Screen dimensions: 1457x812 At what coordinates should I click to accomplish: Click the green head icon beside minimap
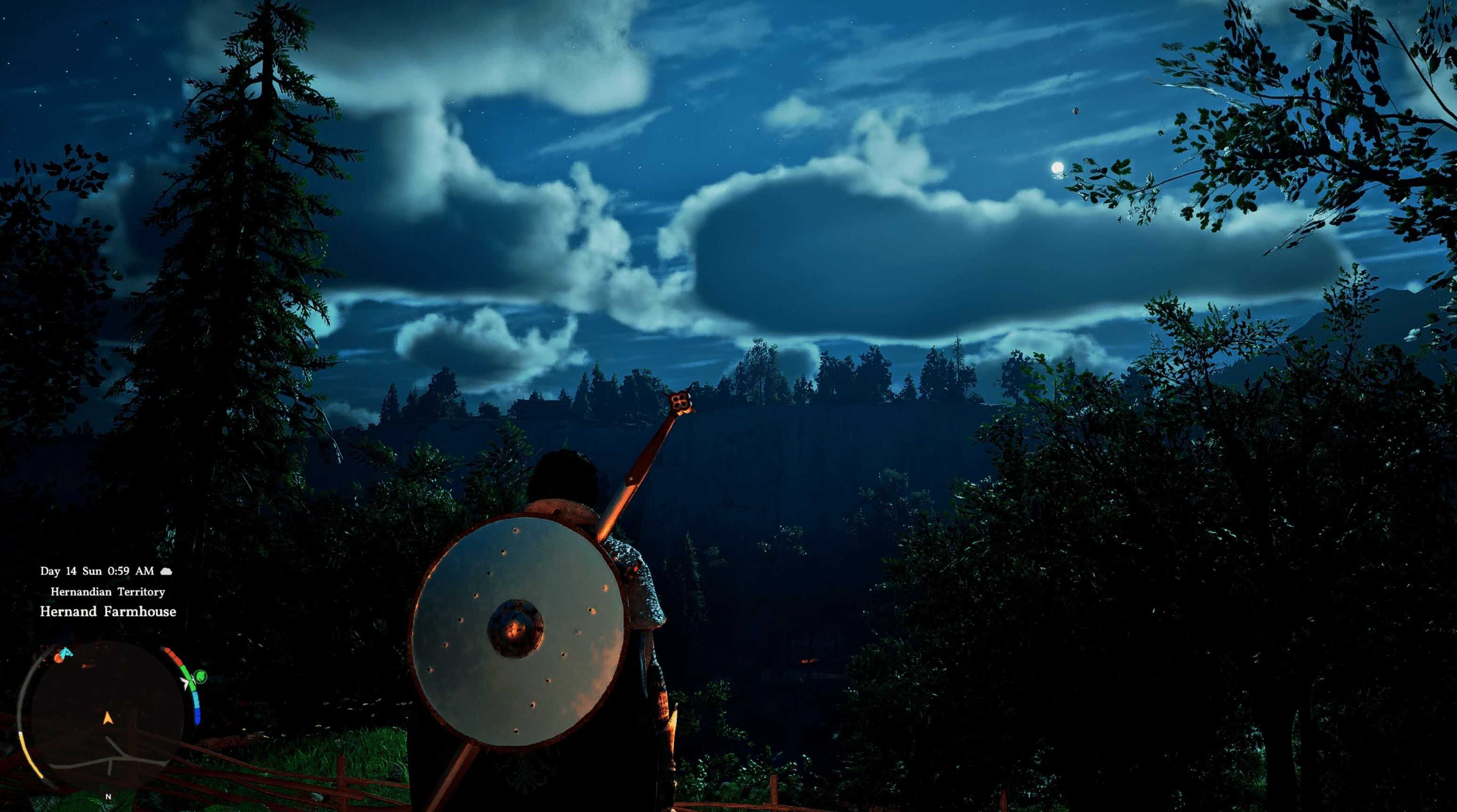[199, 676]
